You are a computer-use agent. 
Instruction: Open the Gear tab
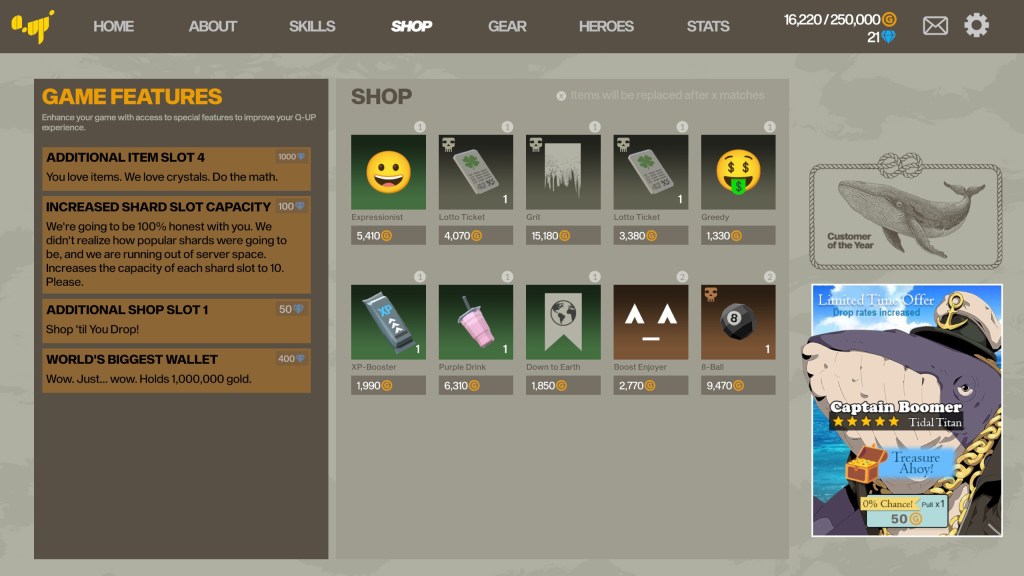(507, 26)
